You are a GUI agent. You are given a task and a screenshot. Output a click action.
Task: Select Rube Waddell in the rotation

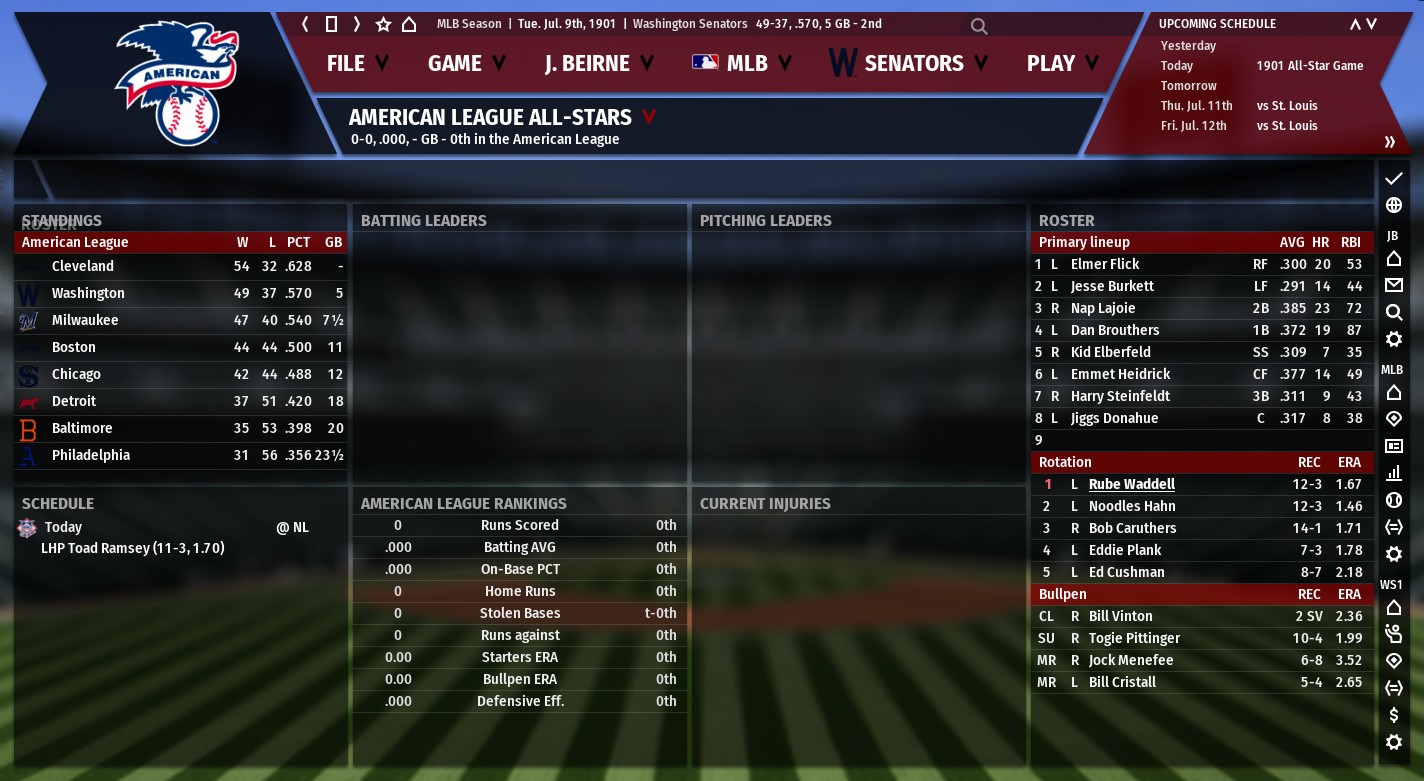pyautogui.click(x=1131, y=484)
